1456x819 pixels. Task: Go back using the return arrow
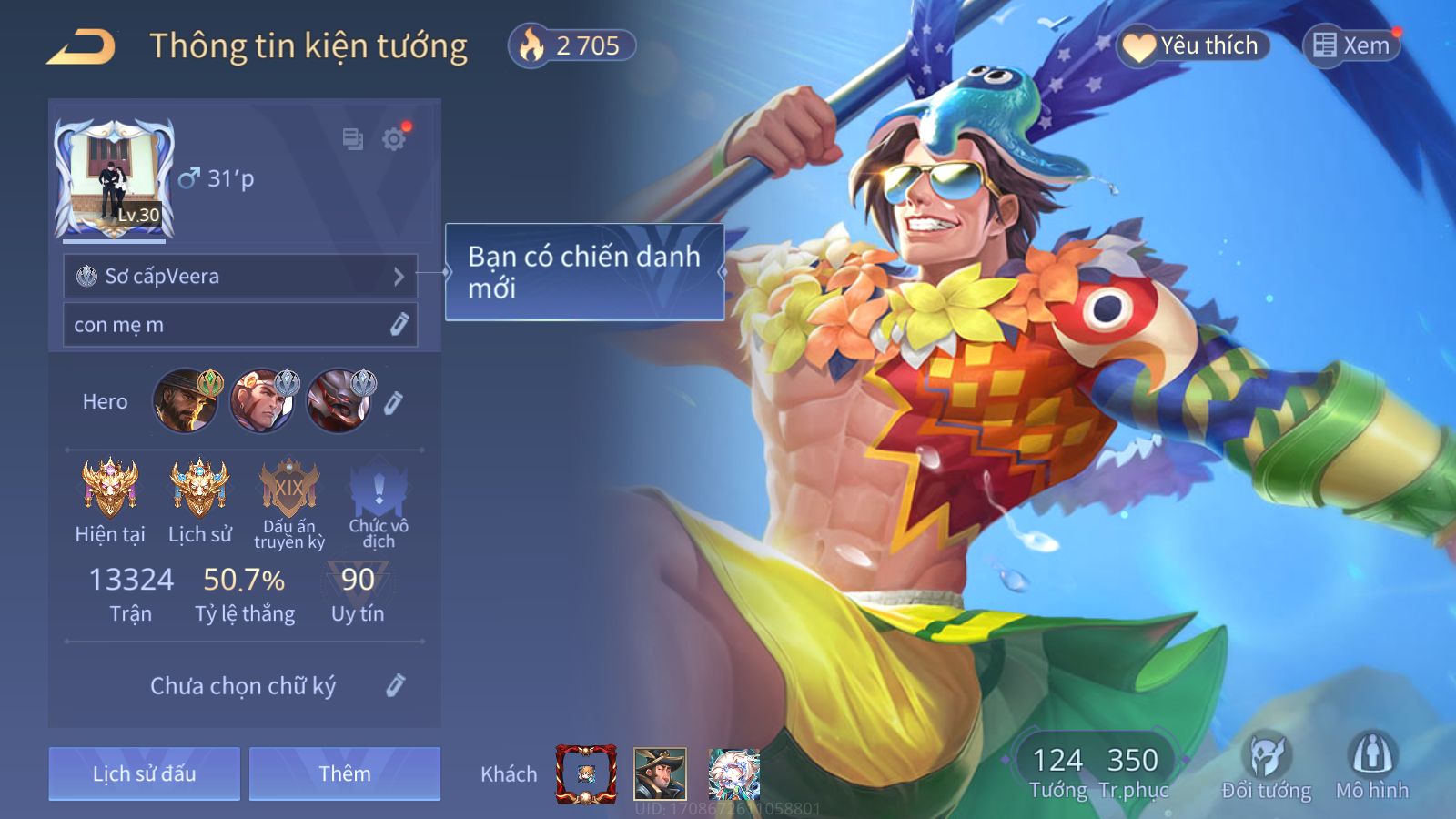(82, 47)
